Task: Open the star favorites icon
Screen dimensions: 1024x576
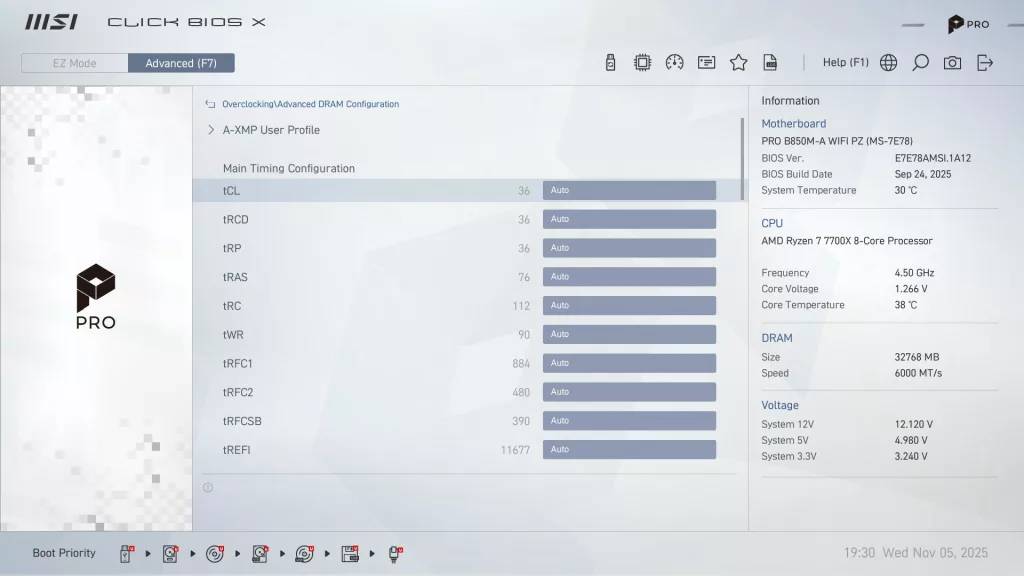Action: tap(738, 62)
